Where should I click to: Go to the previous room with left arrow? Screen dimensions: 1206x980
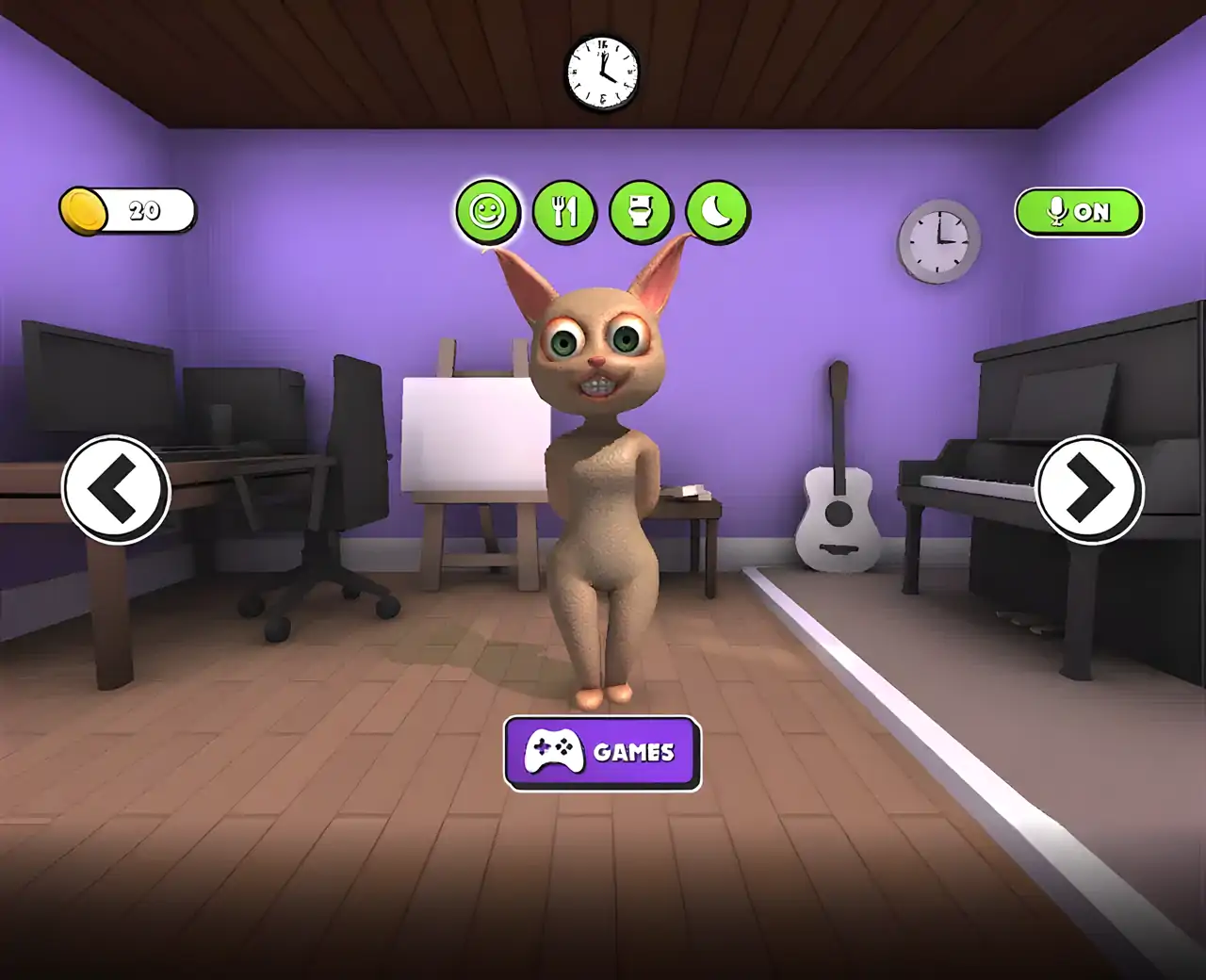116,489
